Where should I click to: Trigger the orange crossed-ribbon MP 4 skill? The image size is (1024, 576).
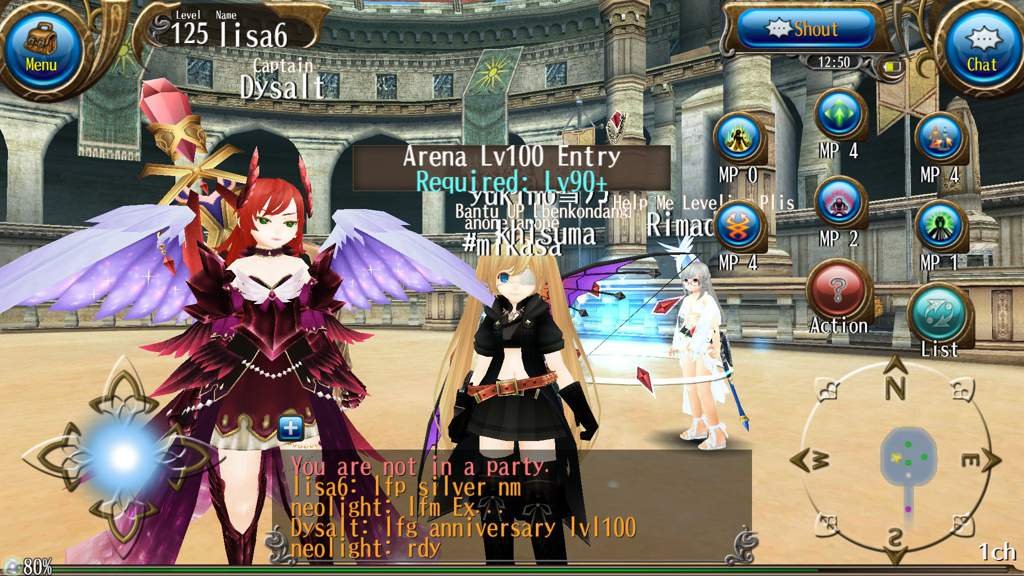point(739,226)
